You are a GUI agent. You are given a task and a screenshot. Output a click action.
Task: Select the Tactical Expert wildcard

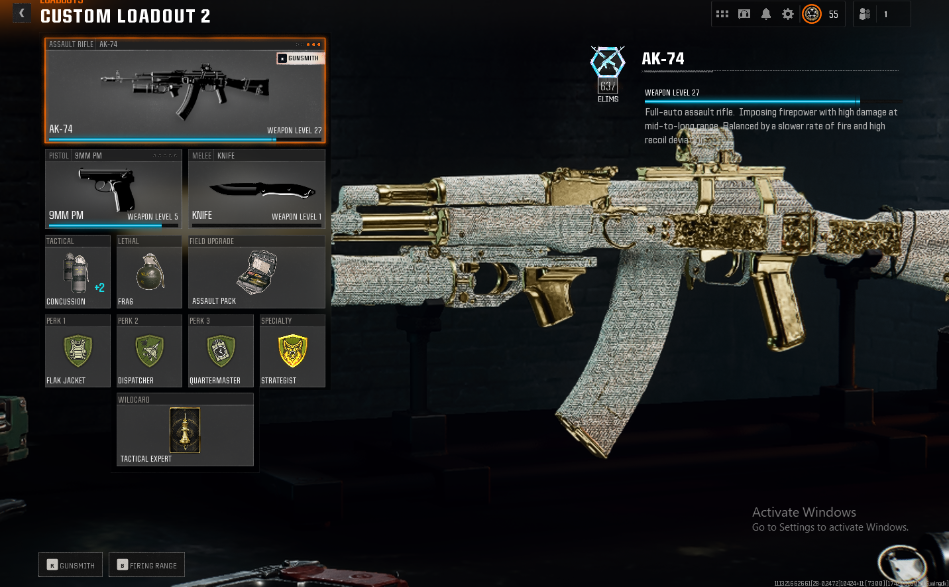click(x=184, y=429)
